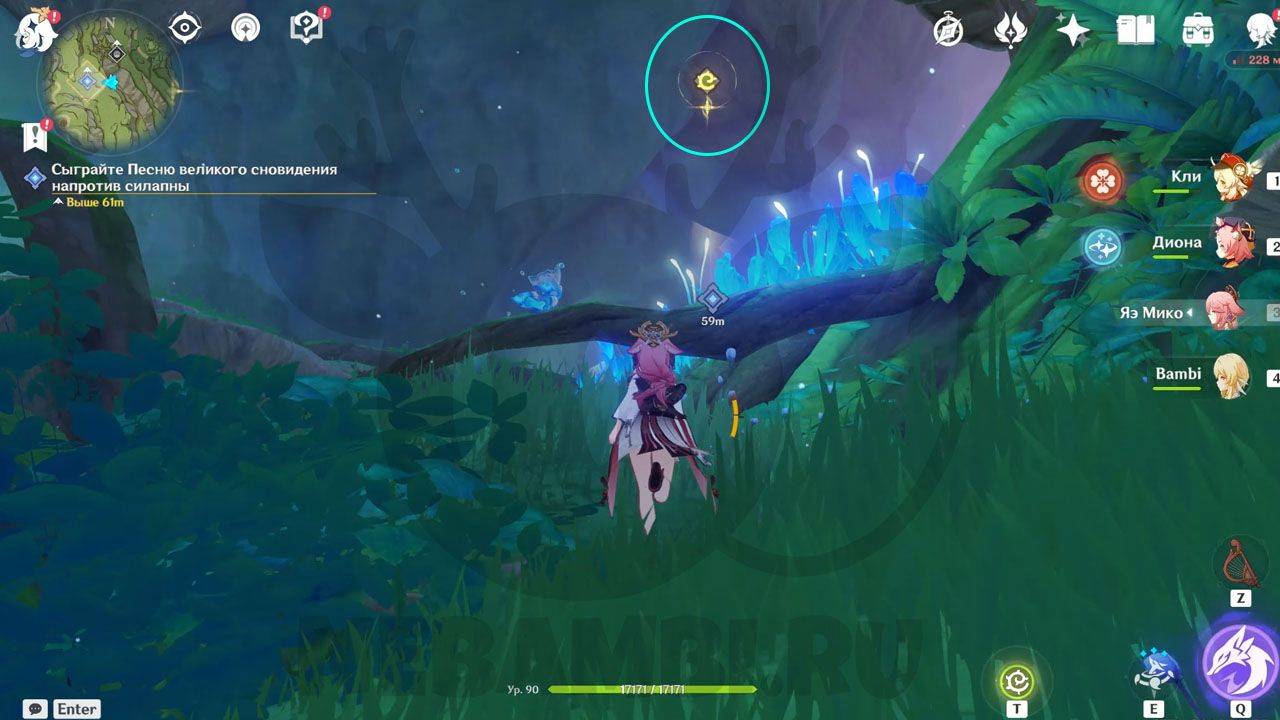This screenshot has height=720, width=1280.
Task: Activate Yae Miko's elemental skill icon
Action: point(1154,674)
